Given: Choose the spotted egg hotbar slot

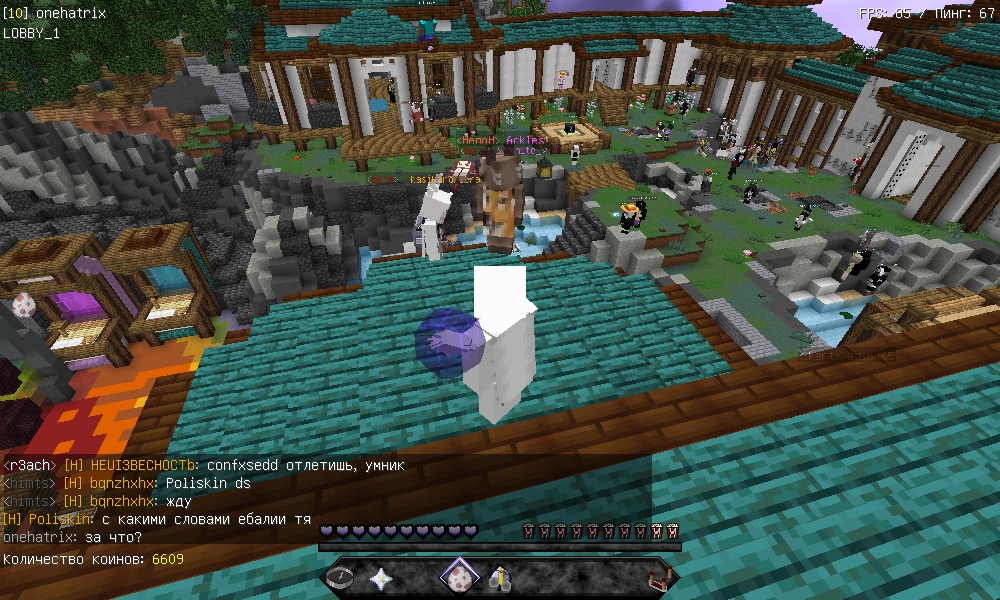Looking at the screenshot, I should coord(460,577).
